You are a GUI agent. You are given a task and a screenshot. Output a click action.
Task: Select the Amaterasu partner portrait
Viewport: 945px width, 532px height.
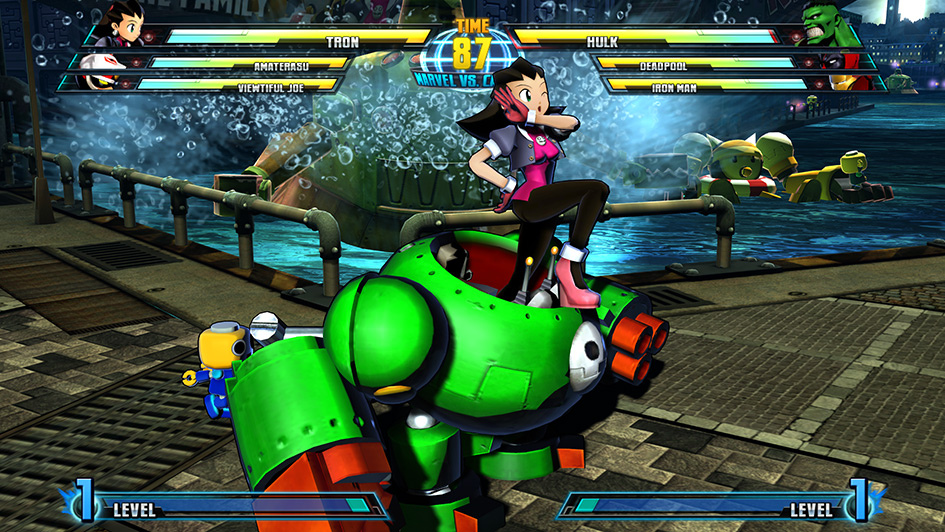(x=103, y=63)
